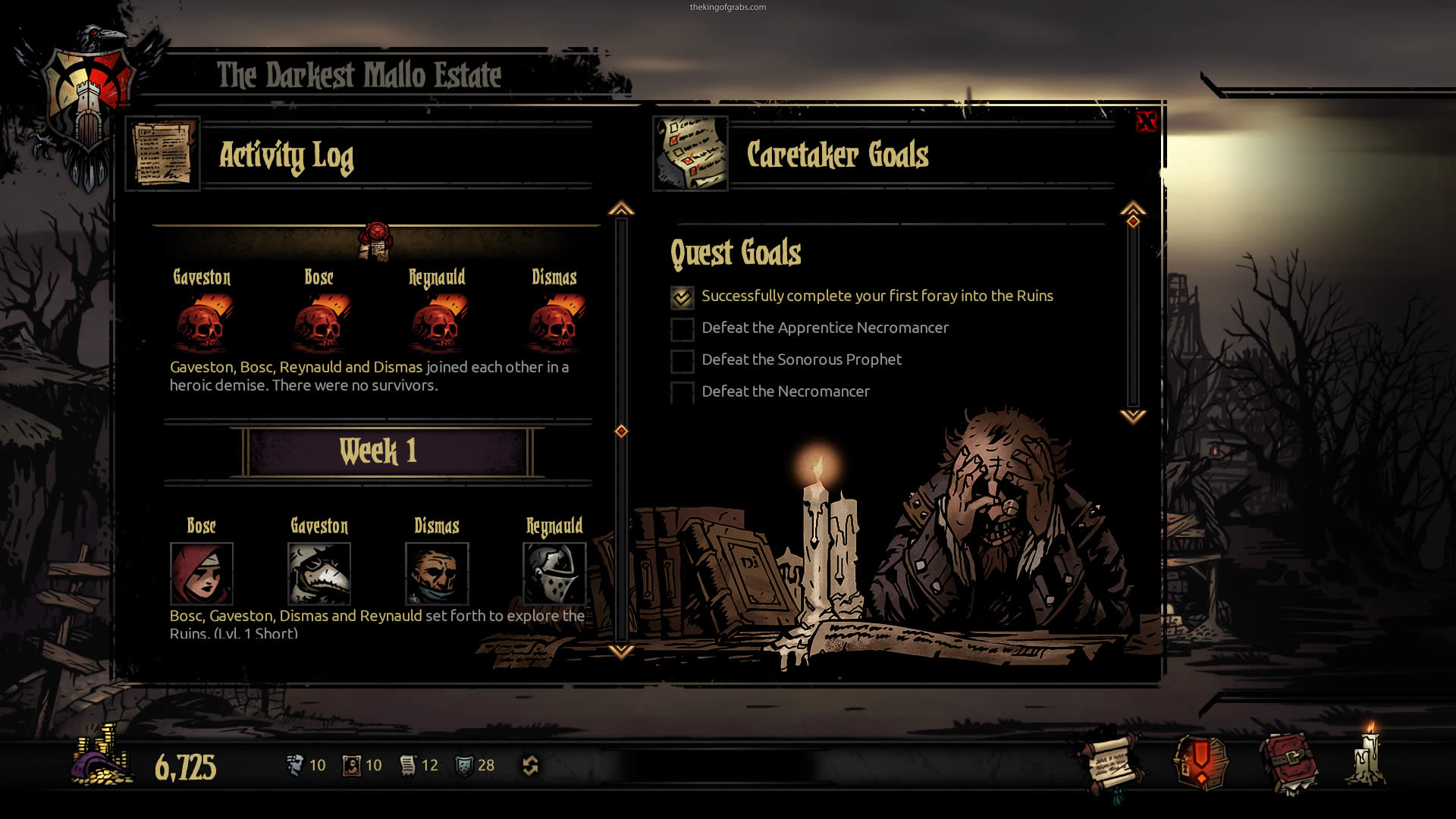Click the Activity Log down arrow
This screenshot has height=819, width=1456.
[621, 651]
